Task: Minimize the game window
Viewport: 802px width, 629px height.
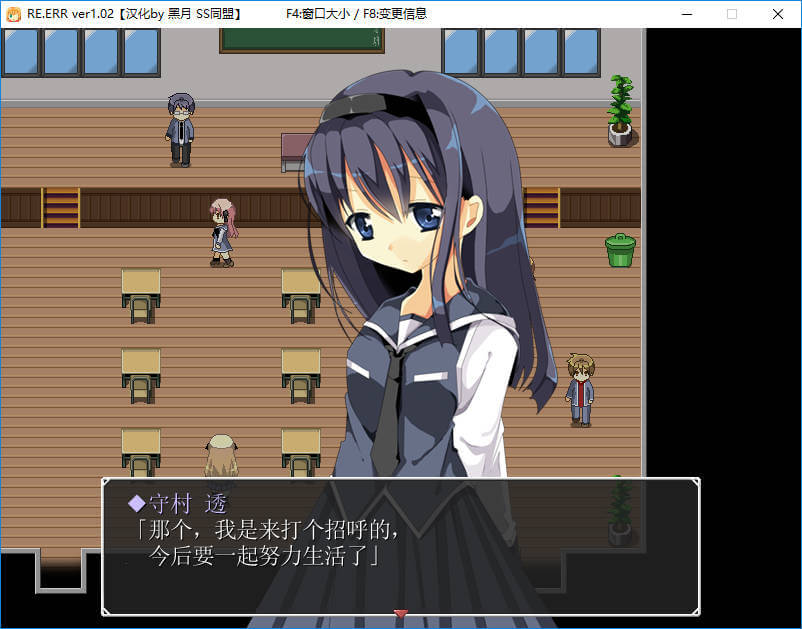Action: click(x=686, y=14)
